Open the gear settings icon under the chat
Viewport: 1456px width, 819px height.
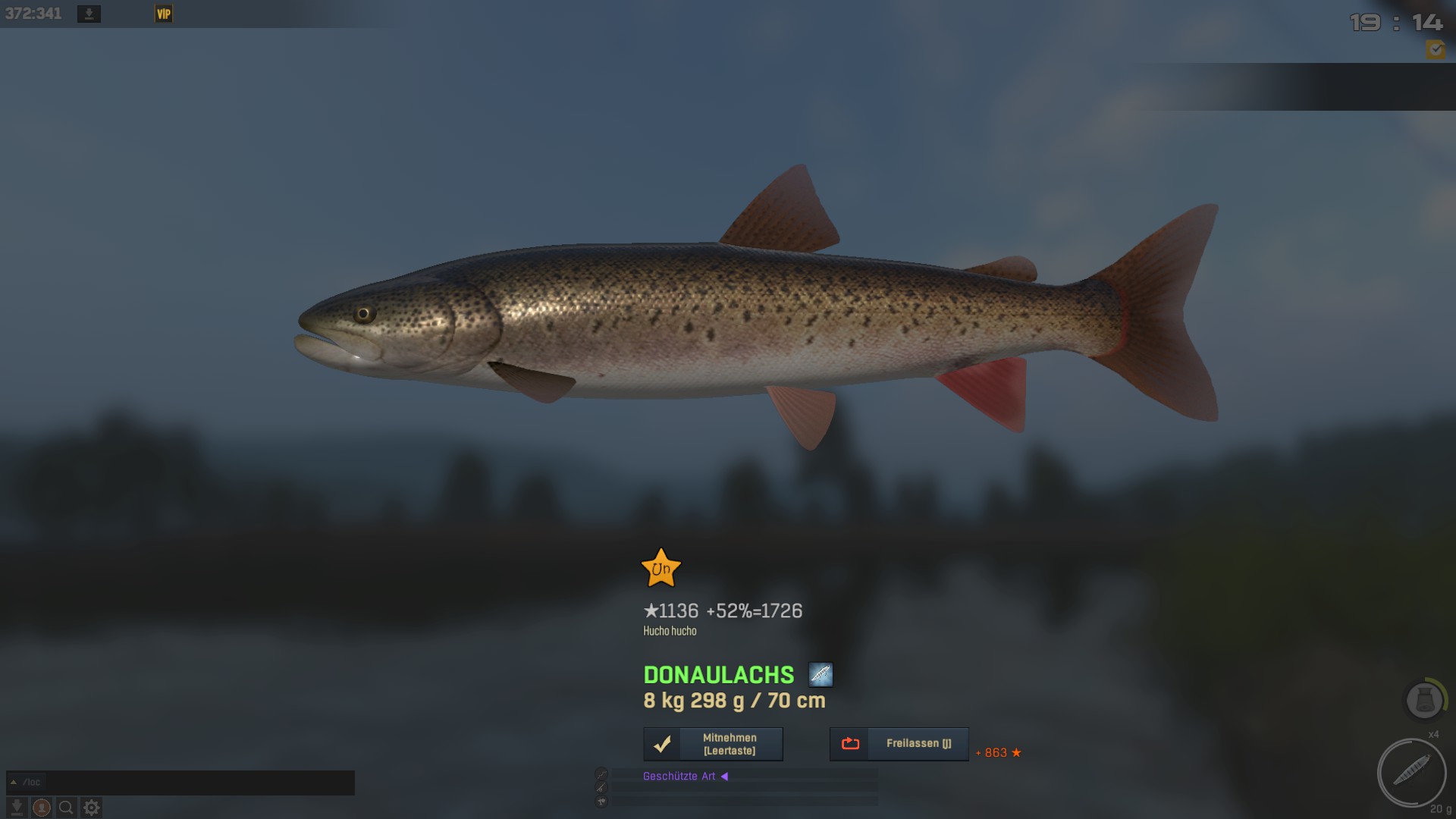[92, 808]
